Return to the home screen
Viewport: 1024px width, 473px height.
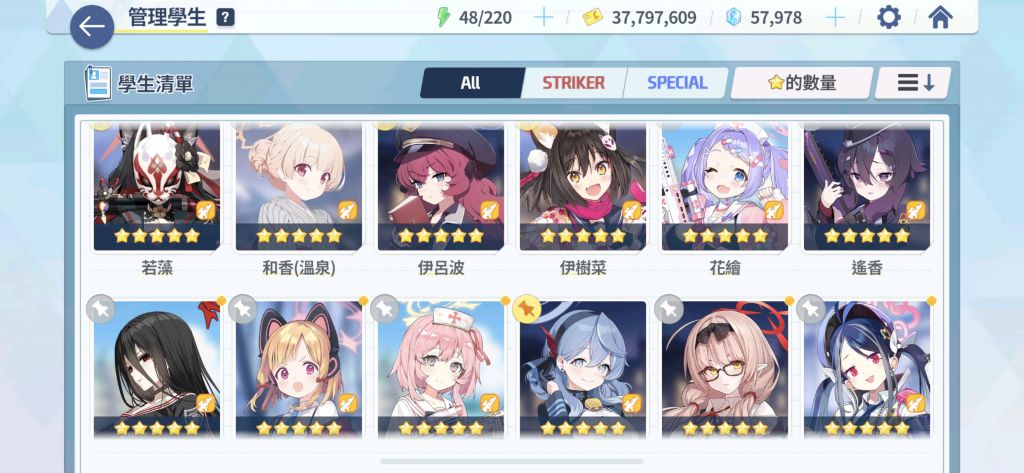click(x=940, y=17)
